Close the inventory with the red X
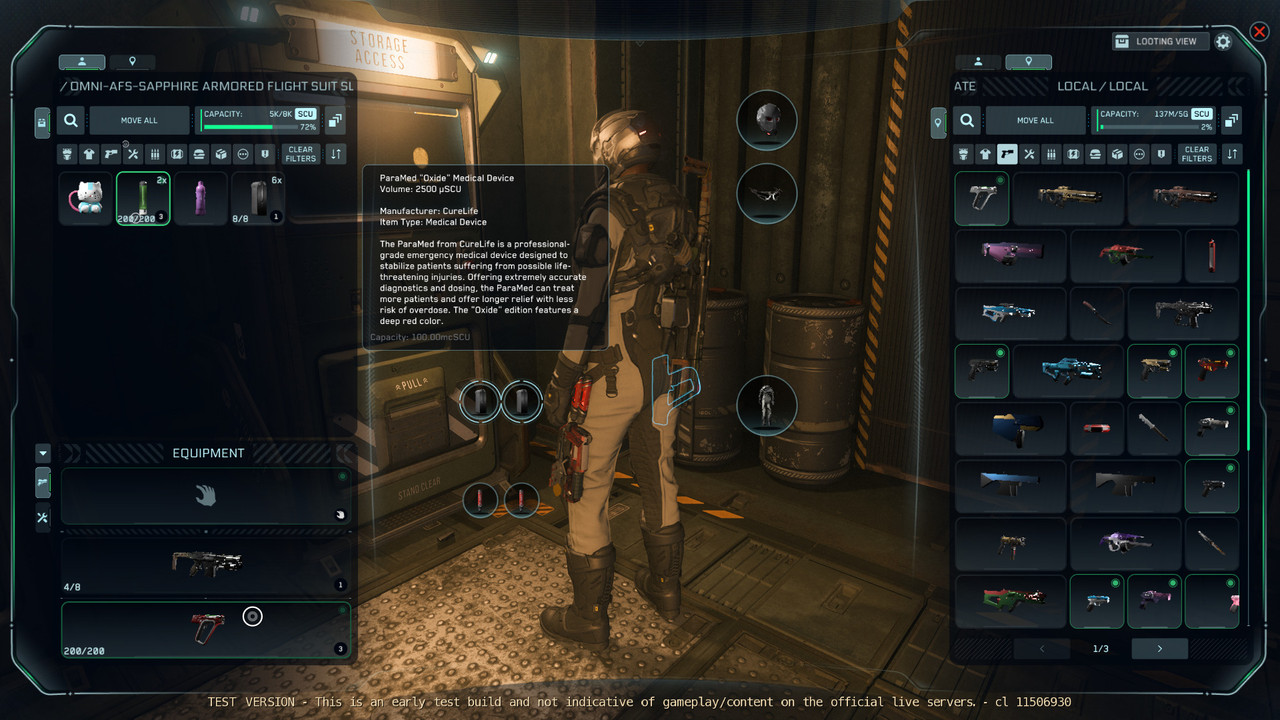Viewport: 1280px width, 720px height. [x=1259, y=32]
